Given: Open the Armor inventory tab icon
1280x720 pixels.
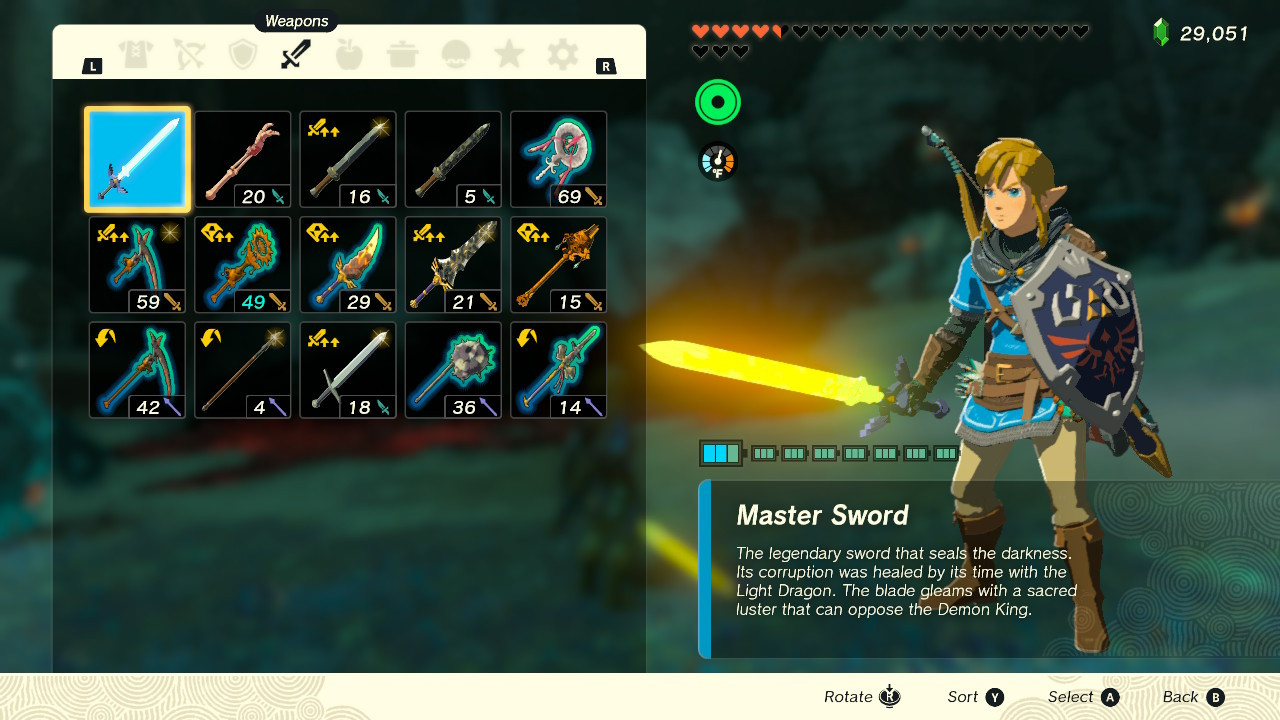Looking at the screenshot, I should tap(136, 55).
